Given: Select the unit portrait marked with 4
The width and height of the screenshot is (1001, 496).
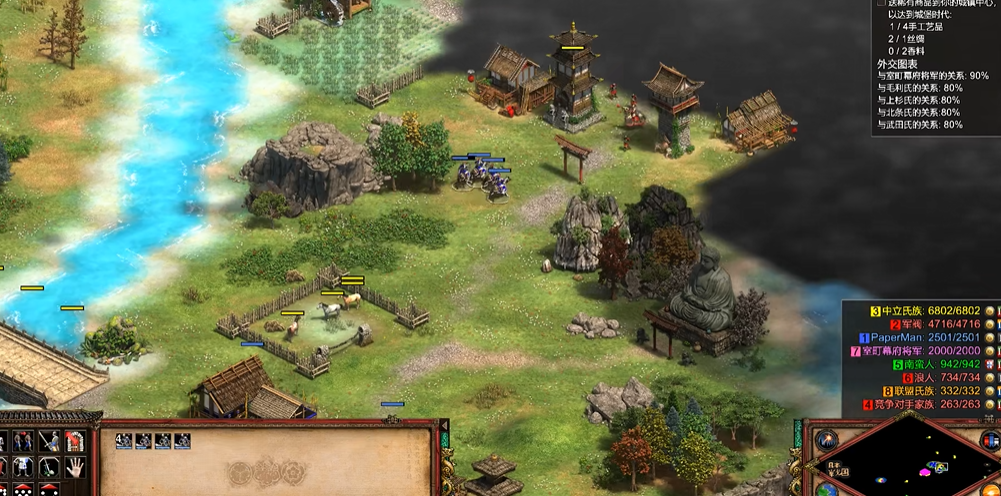Looking at the screenshot, I should coord(124,440).
